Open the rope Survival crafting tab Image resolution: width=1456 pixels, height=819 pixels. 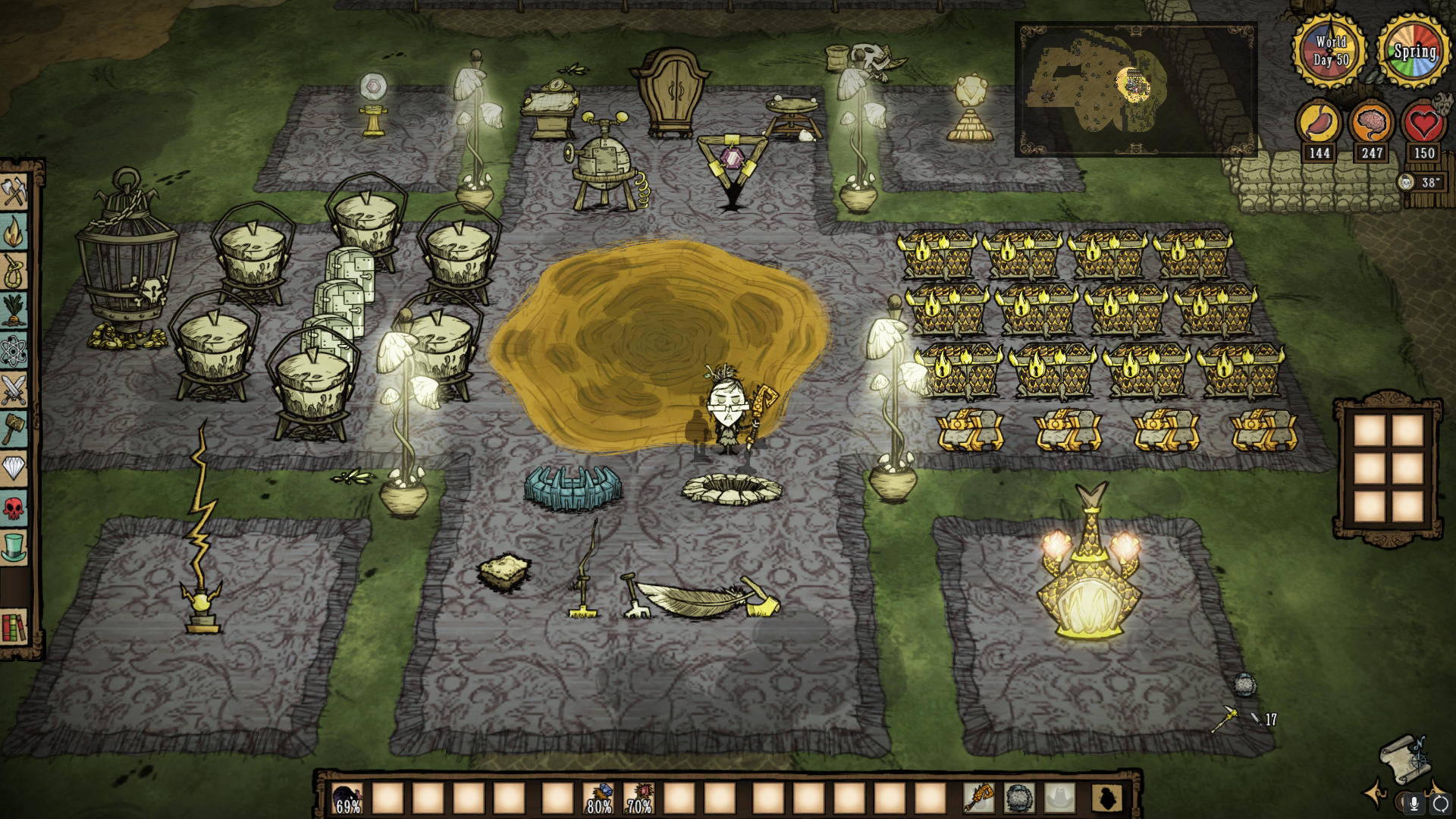coord(14,271)
